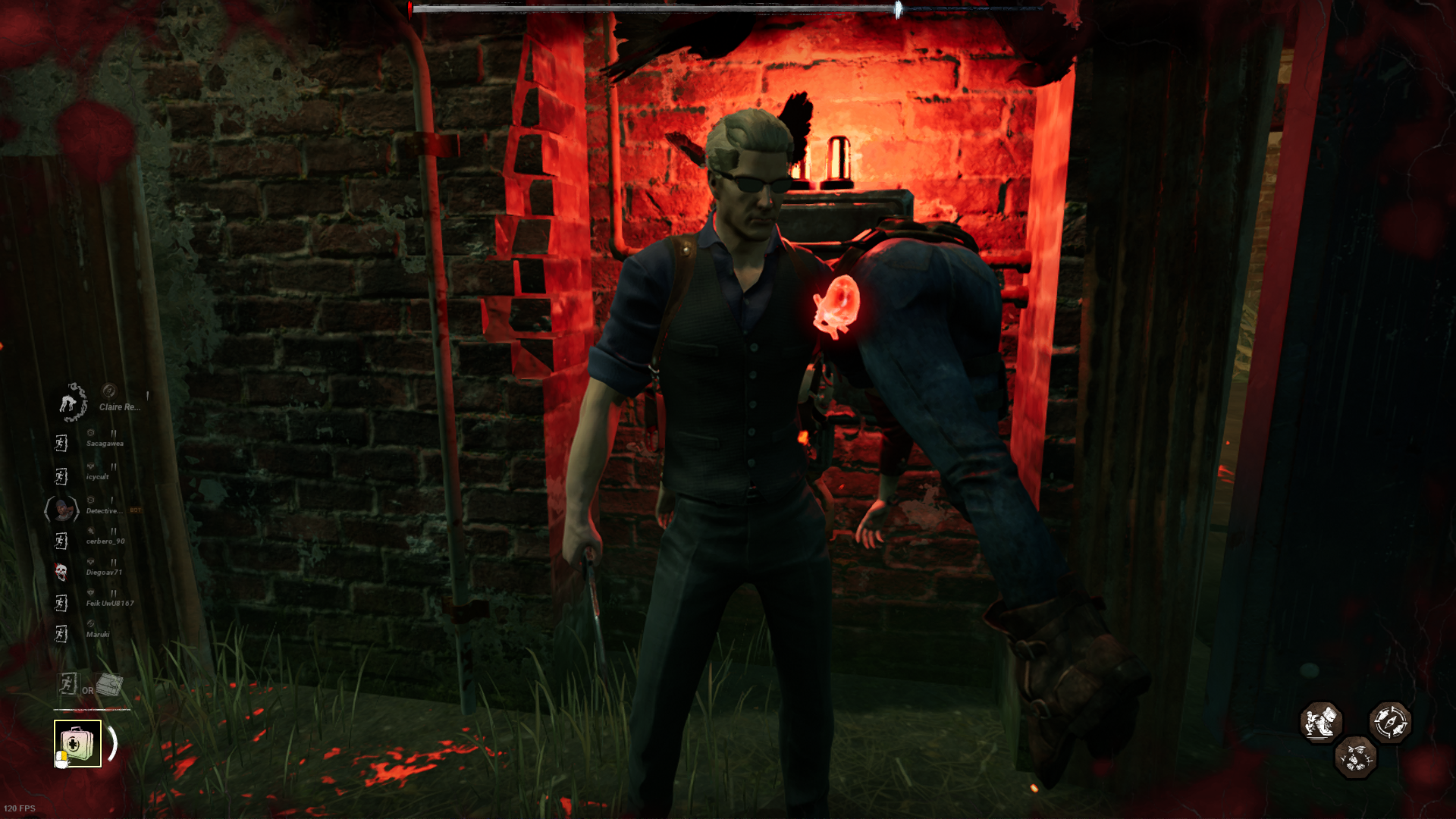The height and width of the screenshot is (819, 1456).
Task: Click the progress bar at screen top
Action: pyautogui.click(x=728, y=6)
